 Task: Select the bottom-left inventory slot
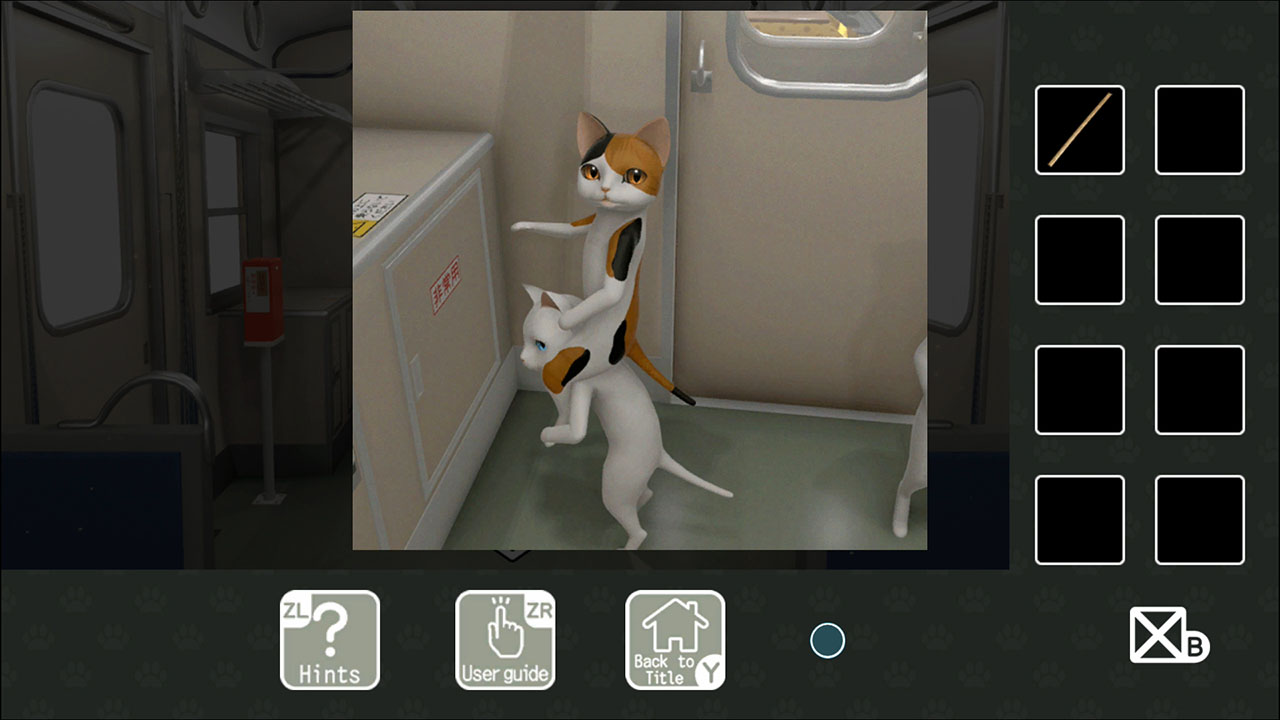tap(1079, 520)
